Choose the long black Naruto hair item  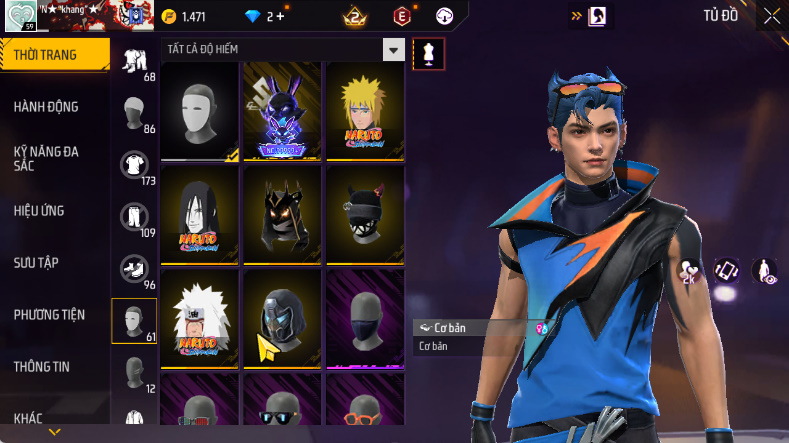(x=200, y=214)
